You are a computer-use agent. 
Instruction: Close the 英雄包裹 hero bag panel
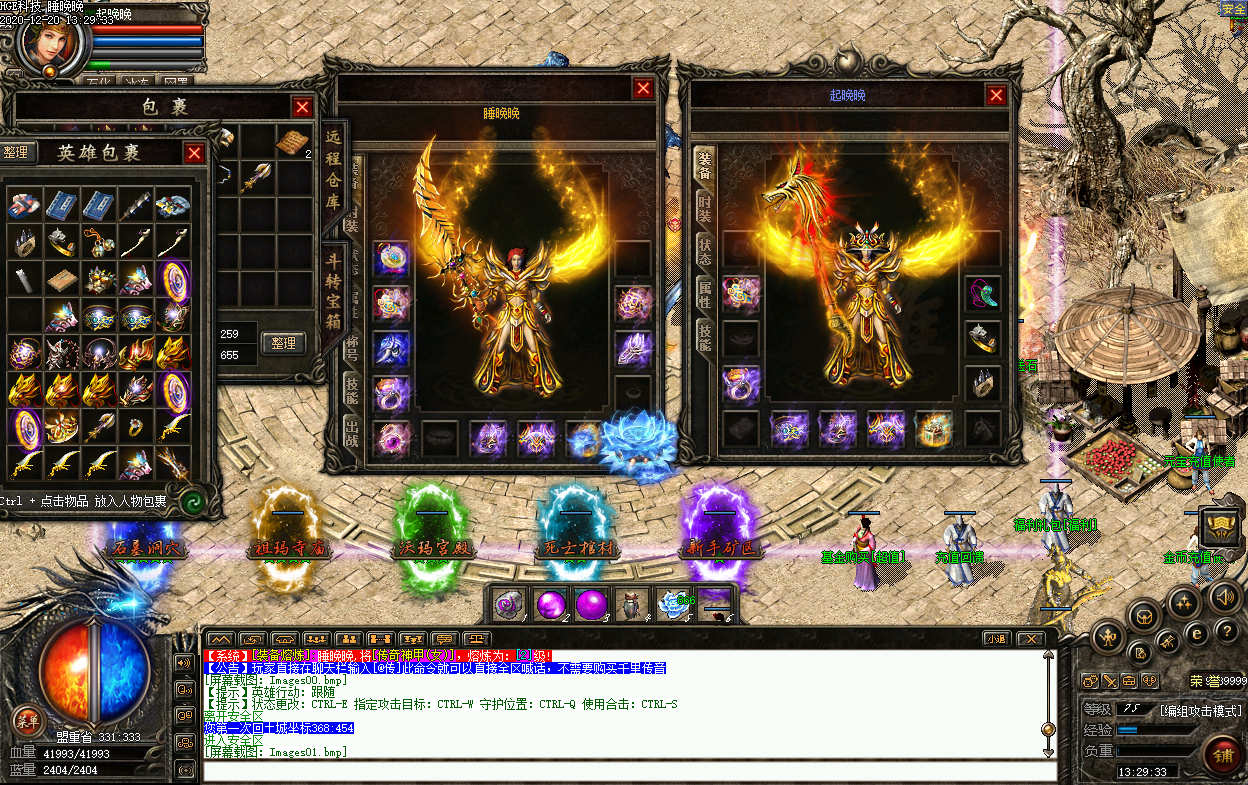click(195, 153)
